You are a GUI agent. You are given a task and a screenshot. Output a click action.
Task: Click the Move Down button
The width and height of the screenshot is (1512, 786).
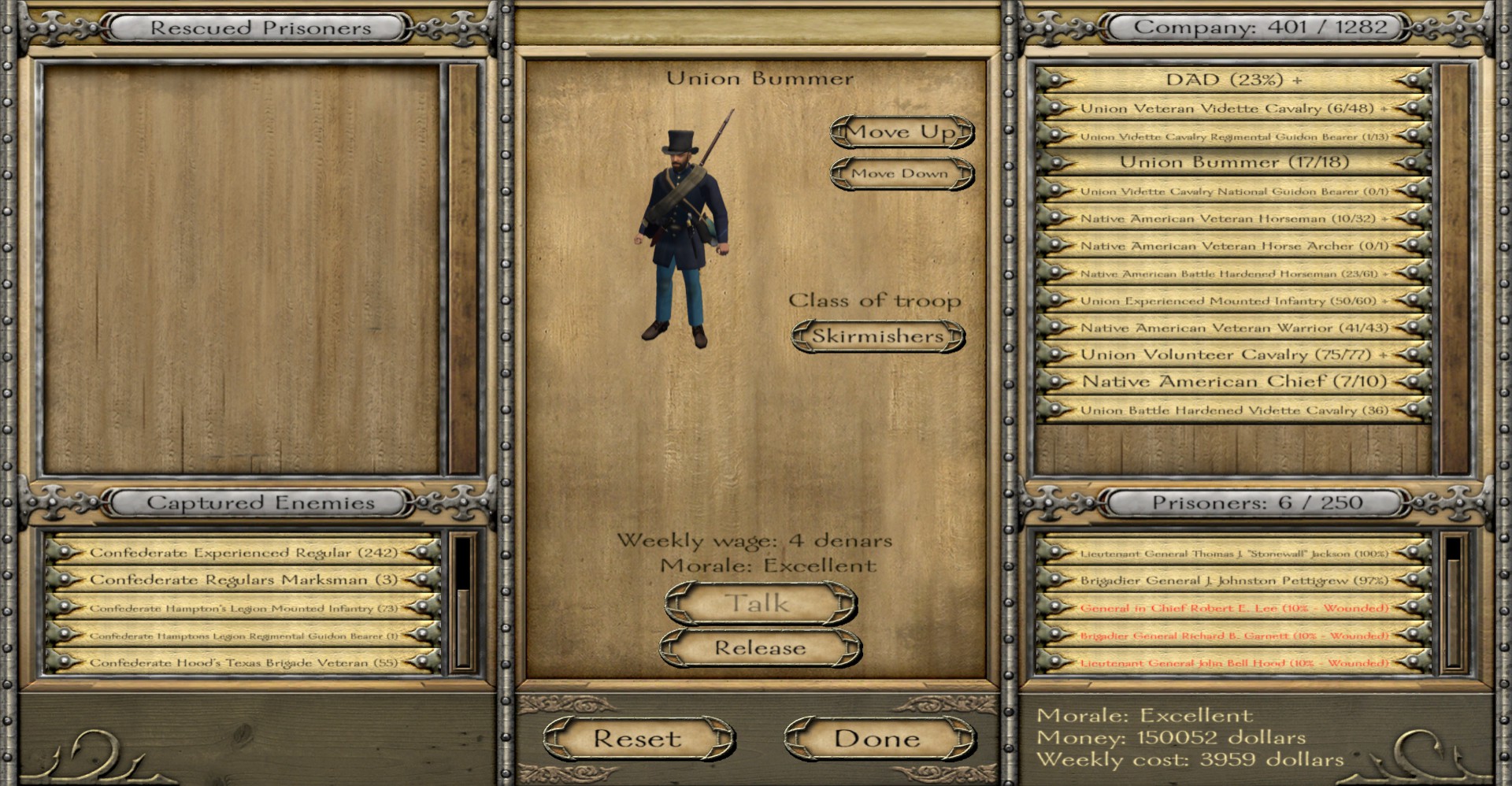coord(902,173)
